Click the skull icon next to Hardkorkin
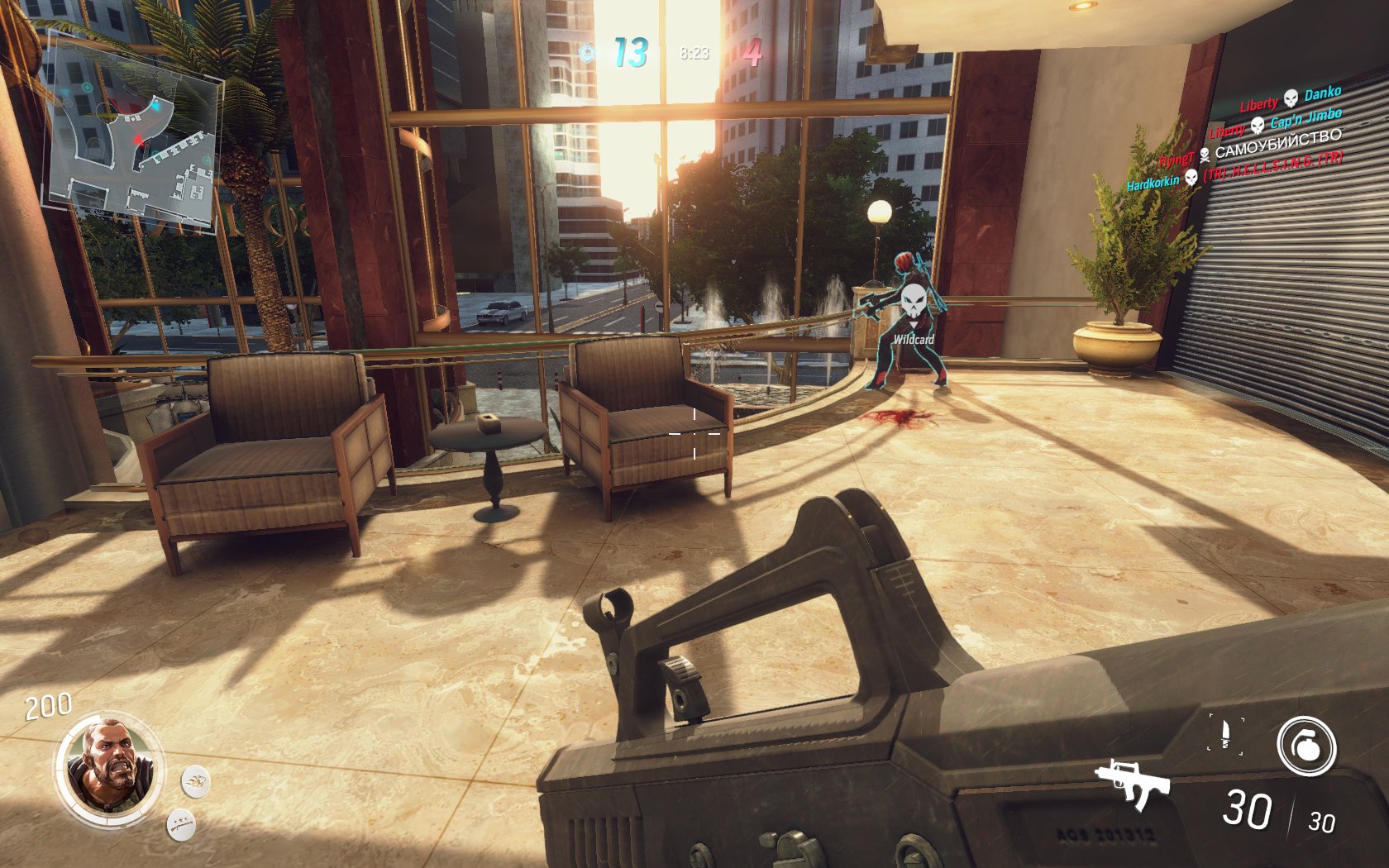The width and height of the screenshot is (1389, 868). 1192,178
